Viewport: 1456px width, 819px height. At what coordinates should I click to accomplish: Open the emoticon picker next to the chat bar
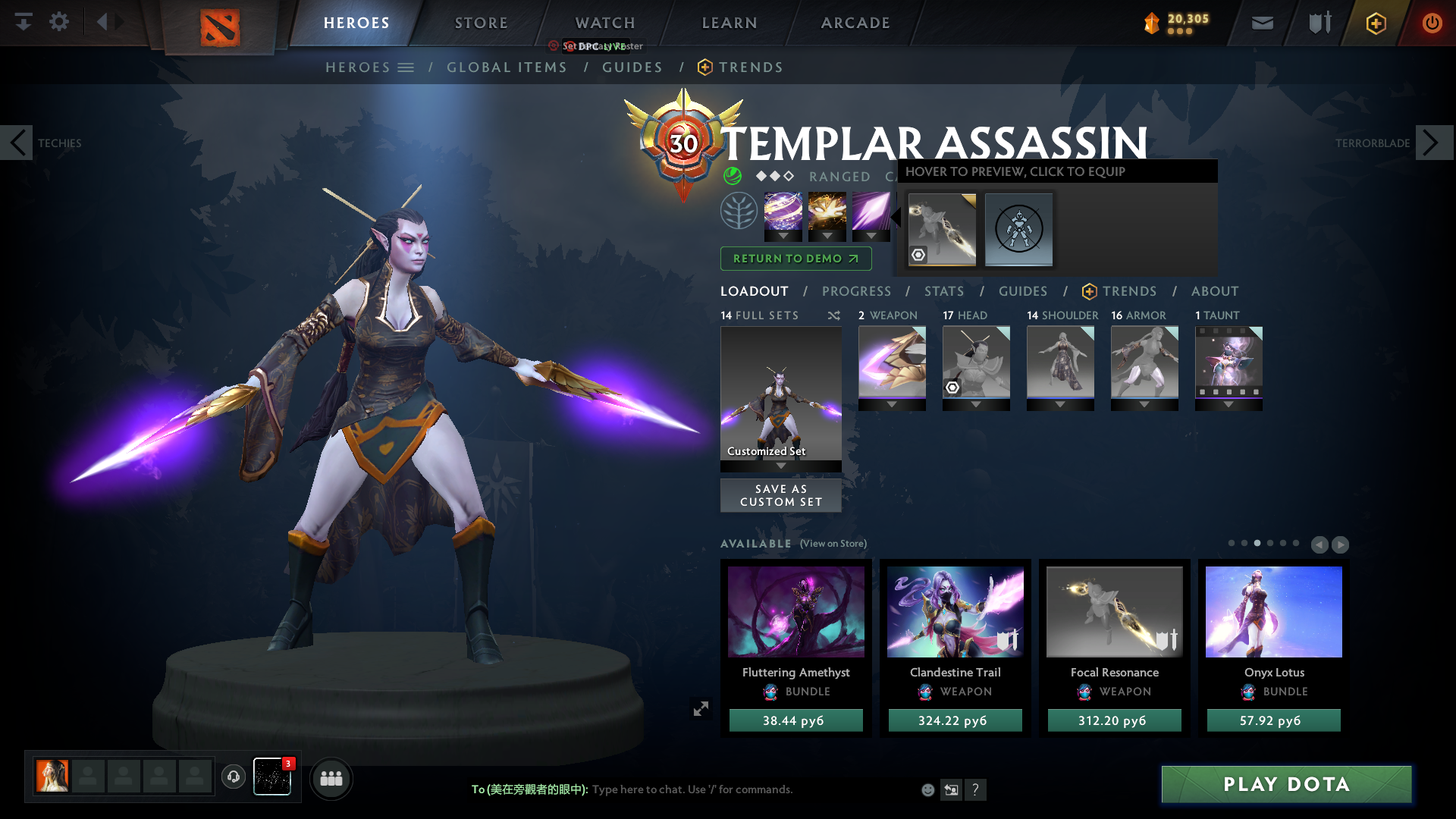pos(927,789)
